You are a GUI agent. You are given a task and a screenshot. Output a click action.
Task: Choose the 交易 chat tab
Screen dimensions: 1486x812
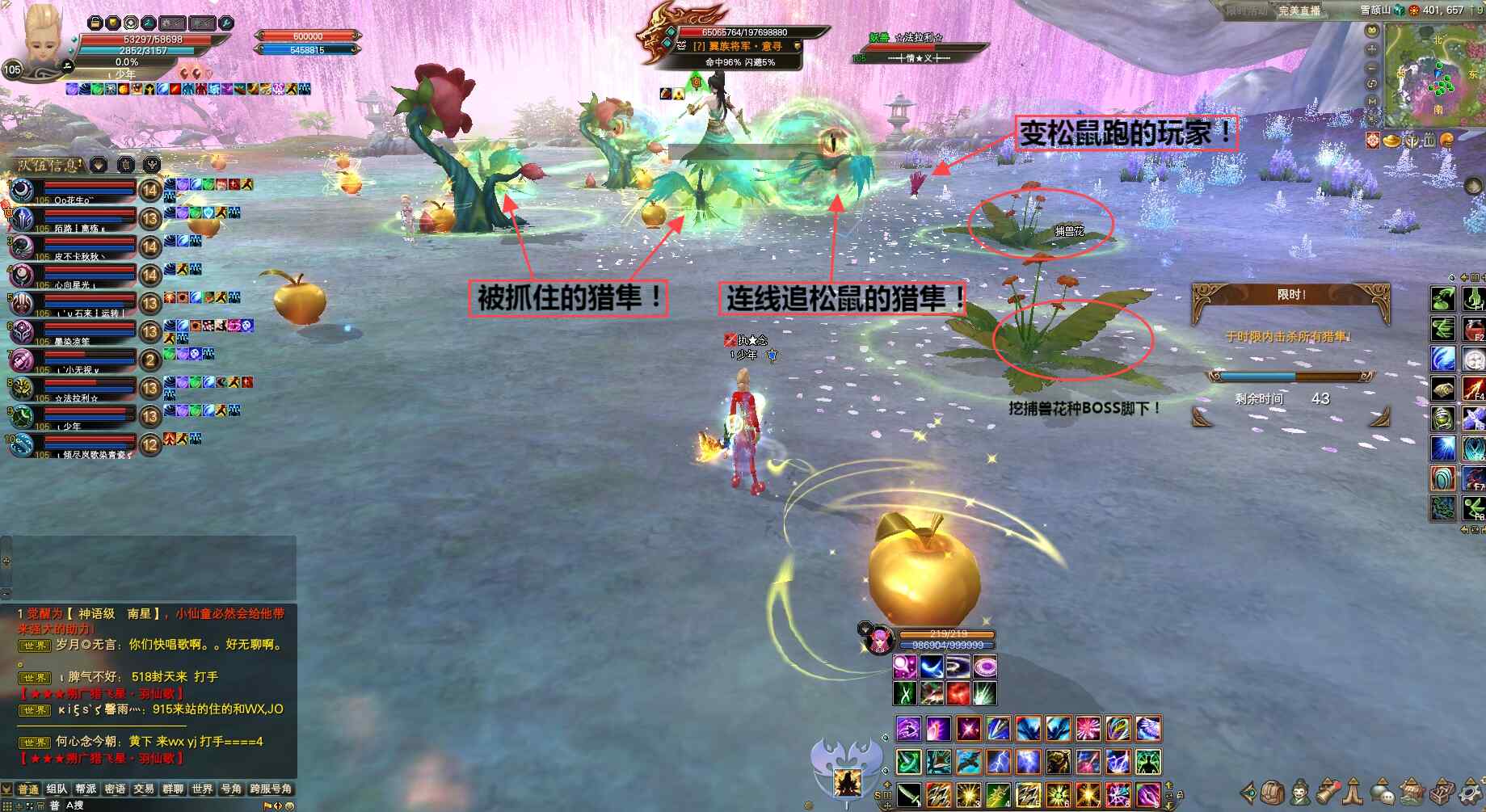[x=144, y=789]
